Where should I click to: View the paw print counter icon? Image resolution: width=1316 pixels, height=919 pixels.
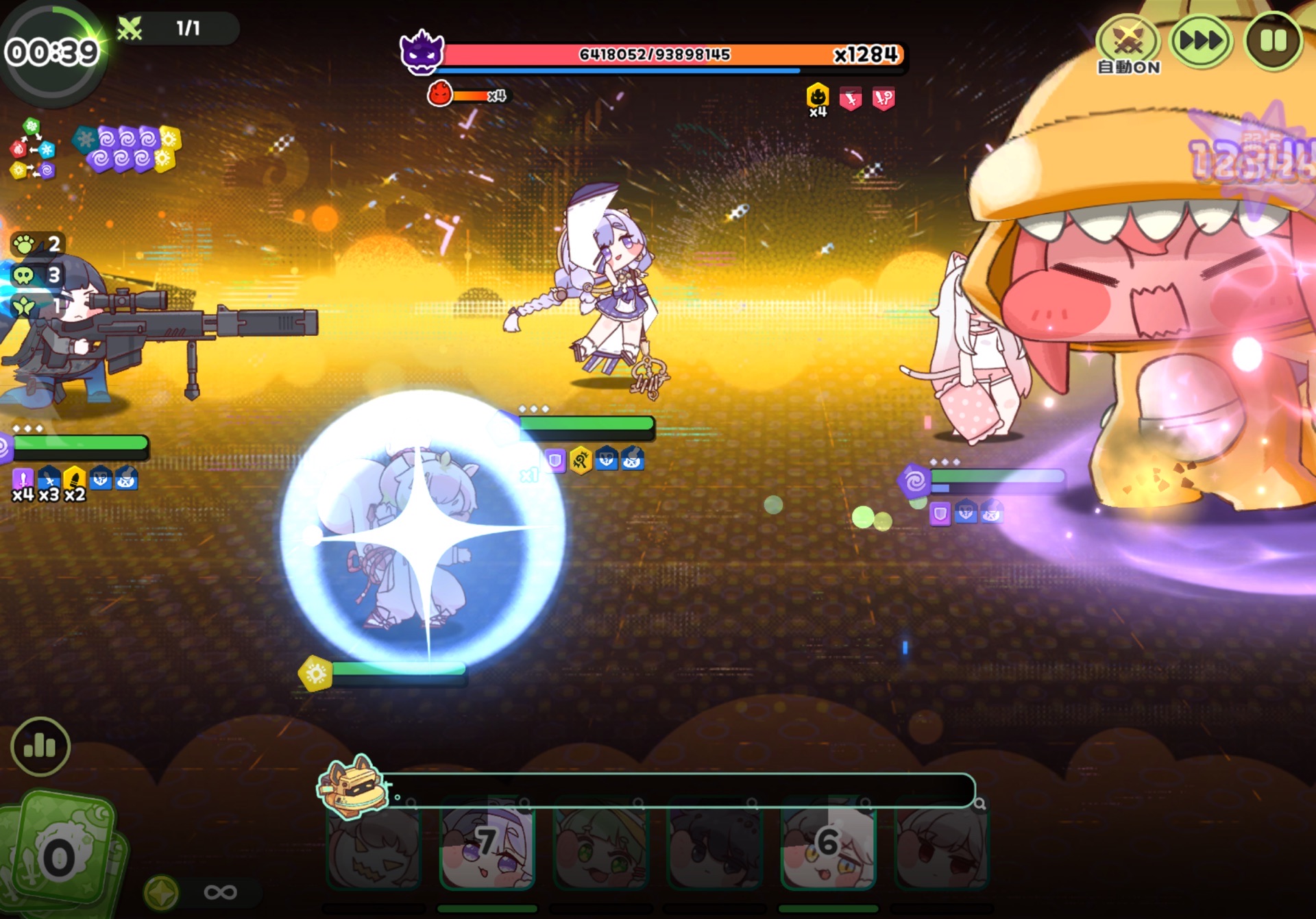(x=25, y=244)
